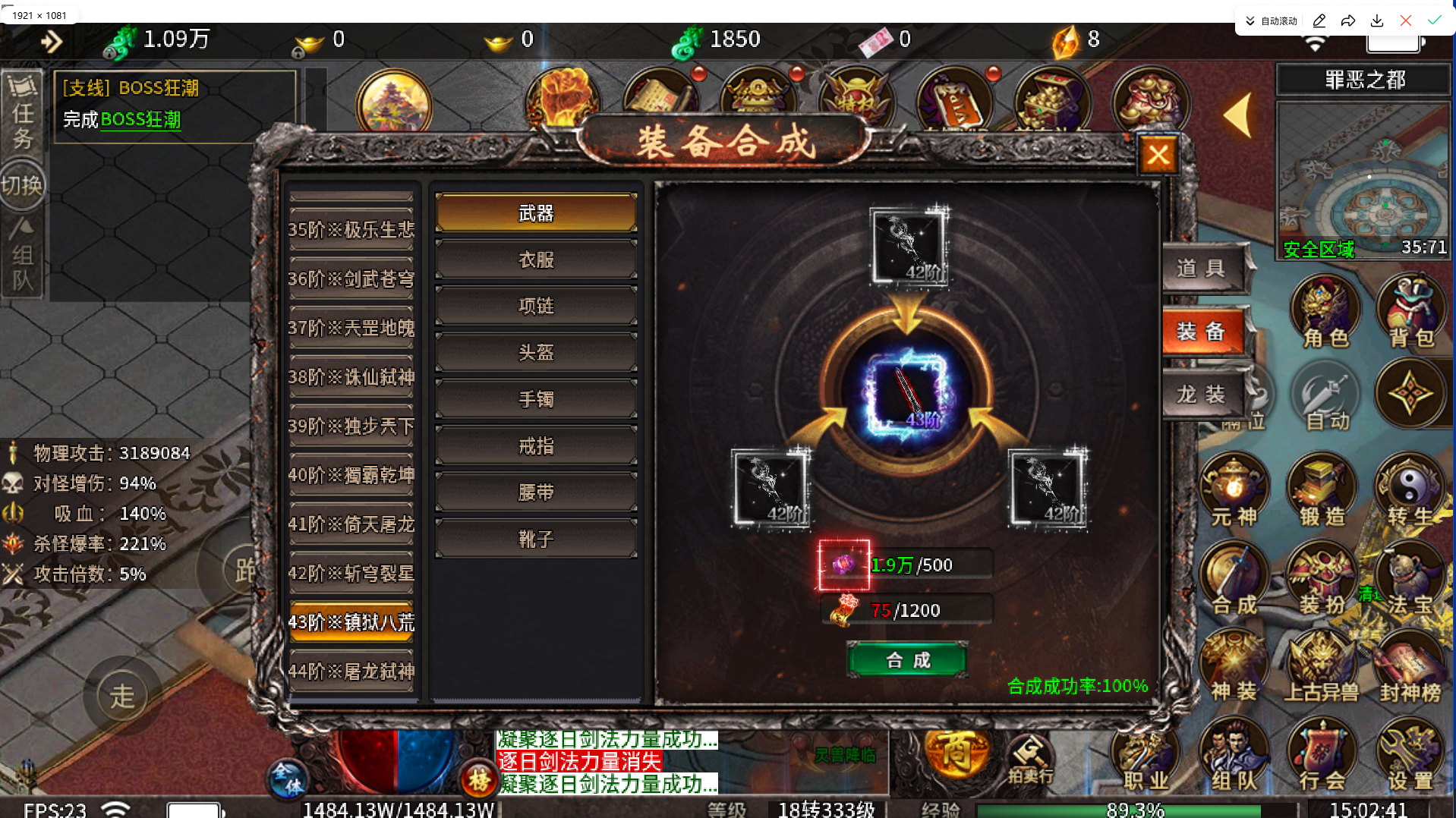Click the BOSS狂潮 quest link
Image resolution: width=1456 pixels, height=818 pixels.
tap(140, 119)
